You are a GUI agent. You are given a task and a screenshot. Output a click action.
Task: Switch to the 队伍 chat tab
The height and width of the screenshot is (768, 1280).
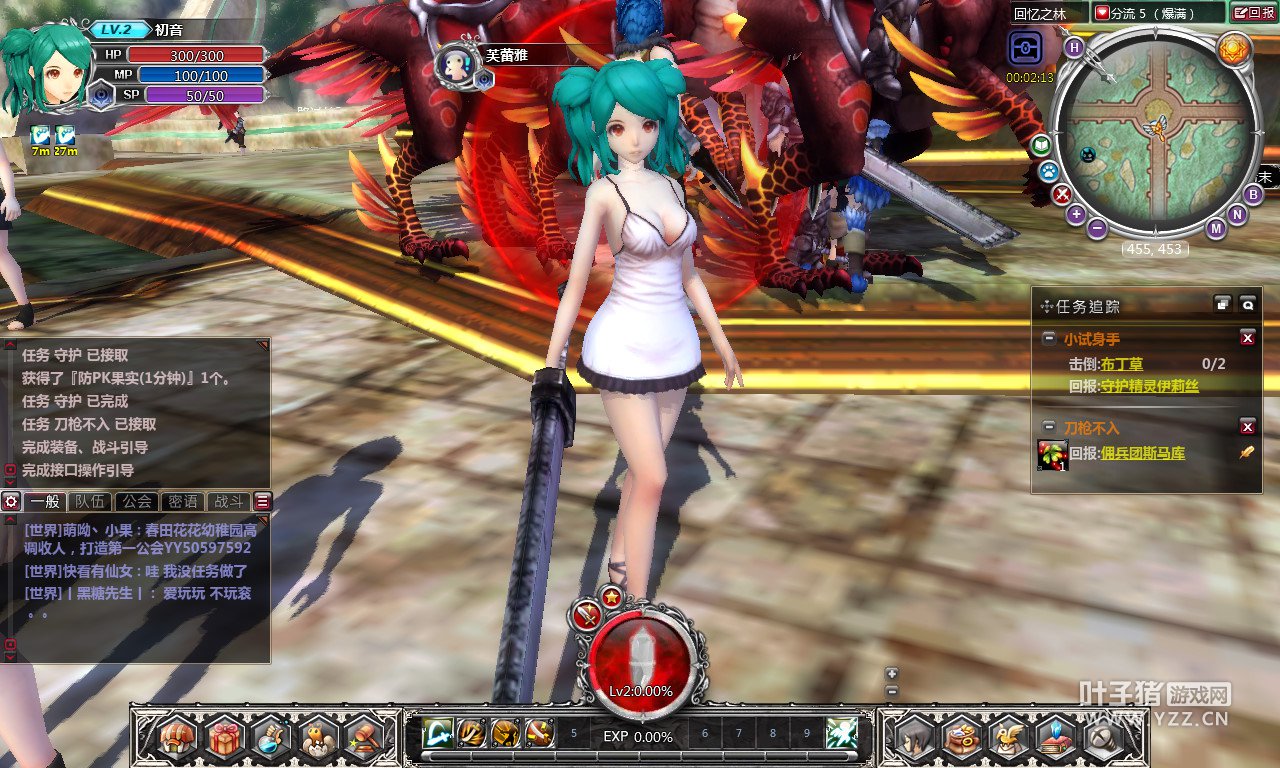(x=92, y=502)
